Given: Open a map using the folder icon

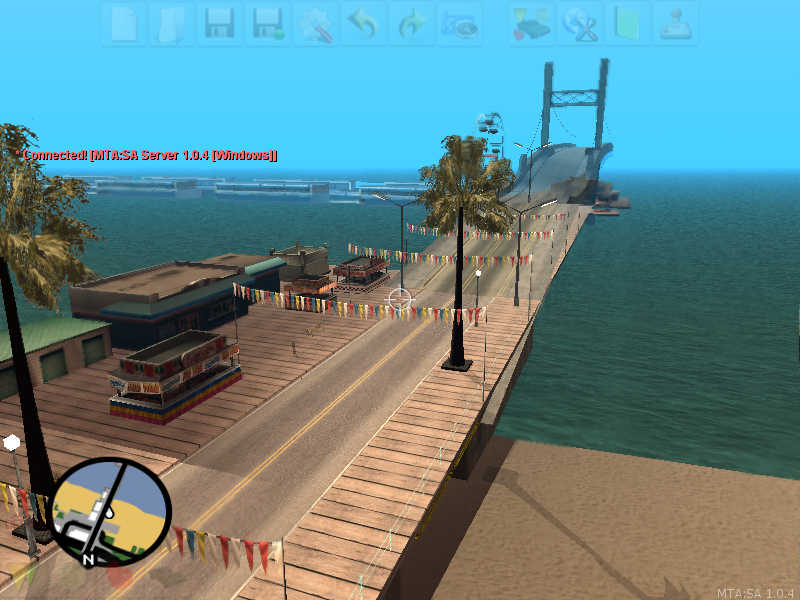Looking at the screenshot, I should point(172,24).
